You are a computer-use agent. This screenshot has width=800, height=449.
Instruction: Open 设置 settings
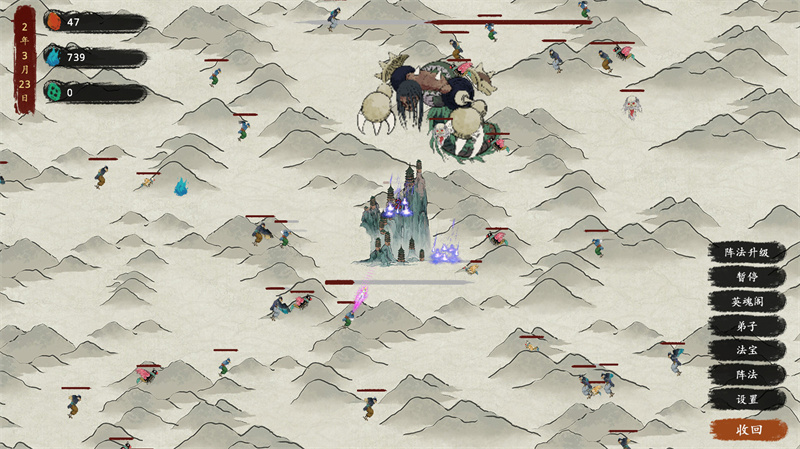[x=747, y=399]
